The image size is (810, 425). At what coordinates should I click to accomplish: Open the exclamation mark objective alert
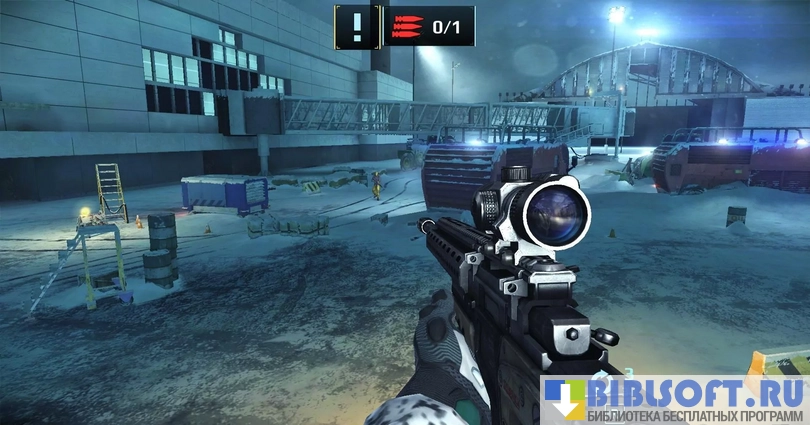point(357,26)
